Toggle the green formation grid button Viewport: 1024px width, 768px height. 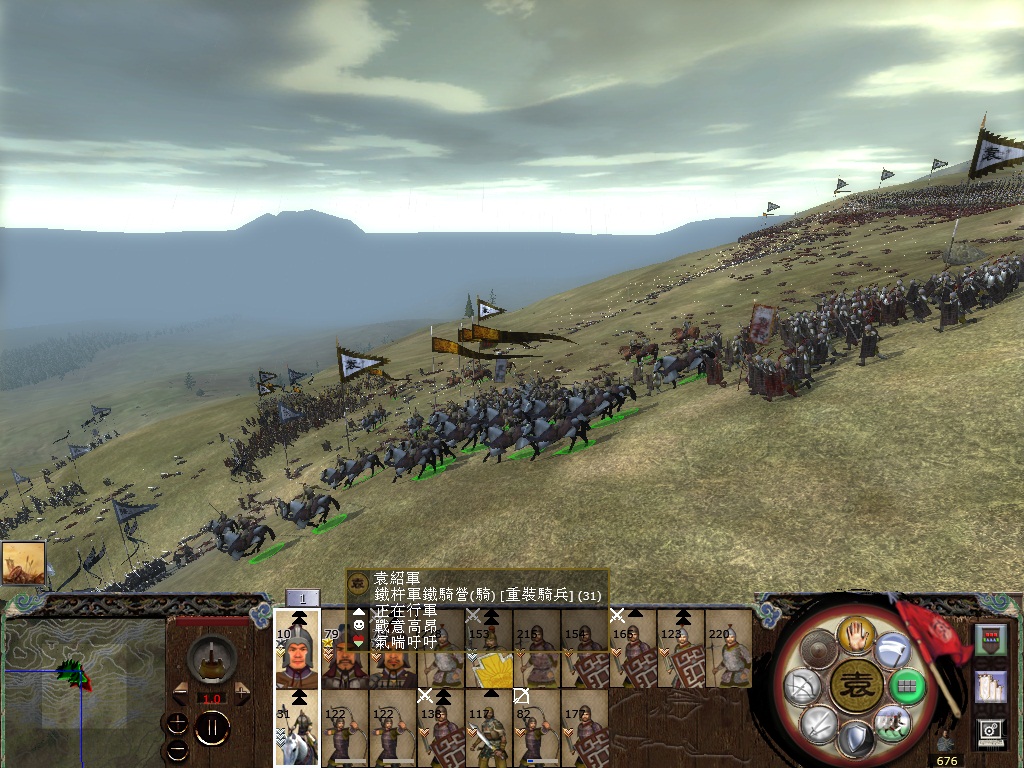(907, 687)
